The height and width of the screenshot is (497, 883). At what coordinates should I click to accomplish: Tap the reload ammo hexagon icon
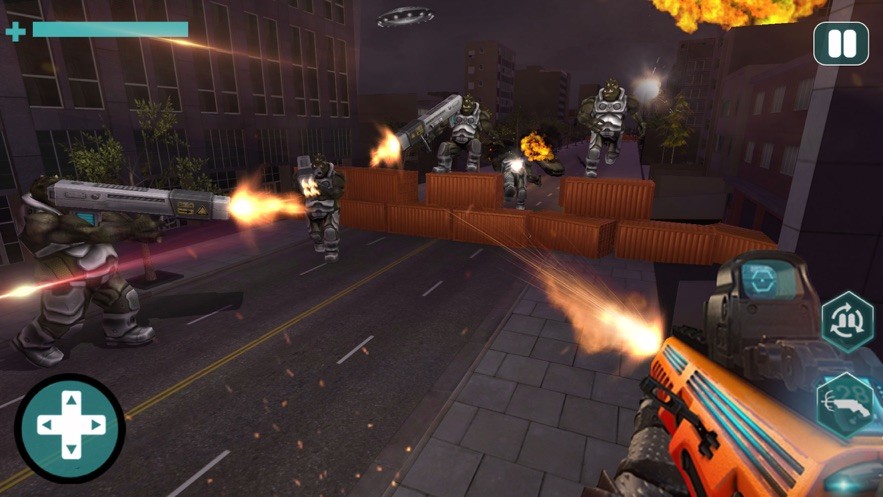point(847,322)
